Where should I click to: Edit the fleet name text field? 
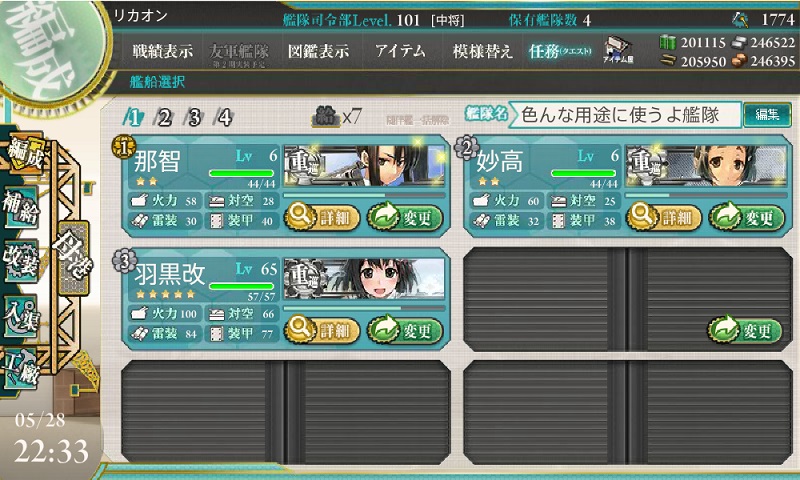pyautogui.click(x=625, y=115)
